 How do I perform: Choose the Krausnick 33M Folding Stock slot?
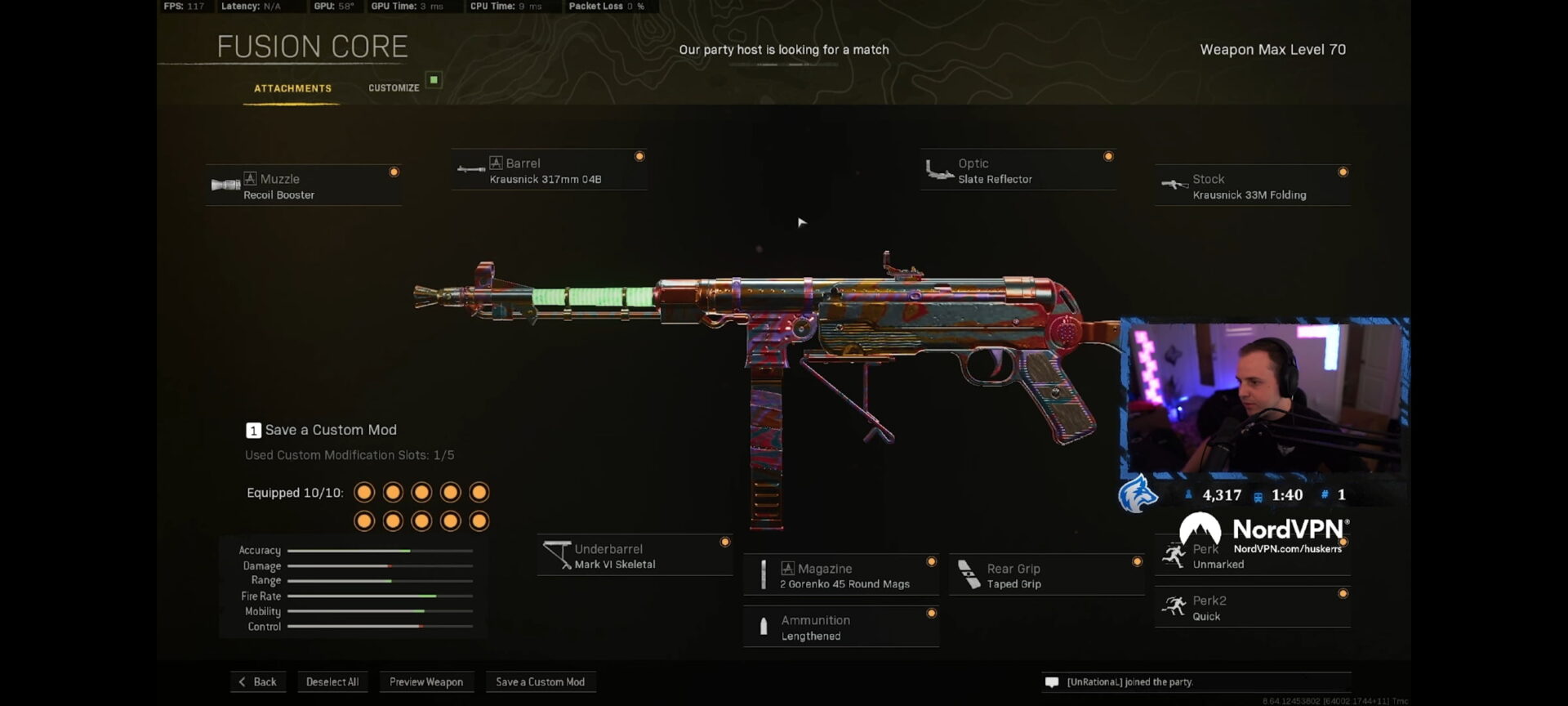pyautogui.click(x=1252, y=186)
